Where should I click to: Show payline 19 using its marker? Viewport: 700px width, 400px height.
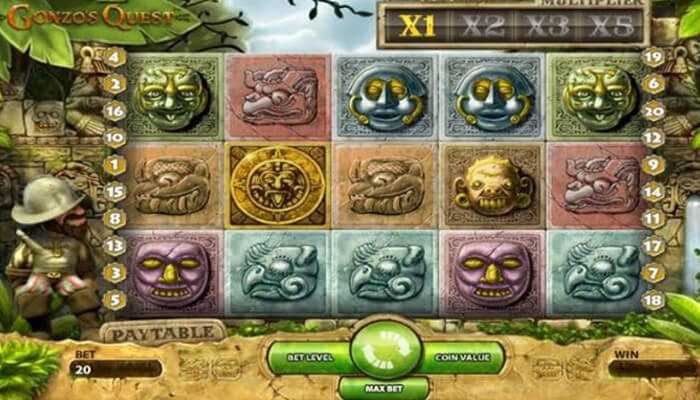pos(654,57)
